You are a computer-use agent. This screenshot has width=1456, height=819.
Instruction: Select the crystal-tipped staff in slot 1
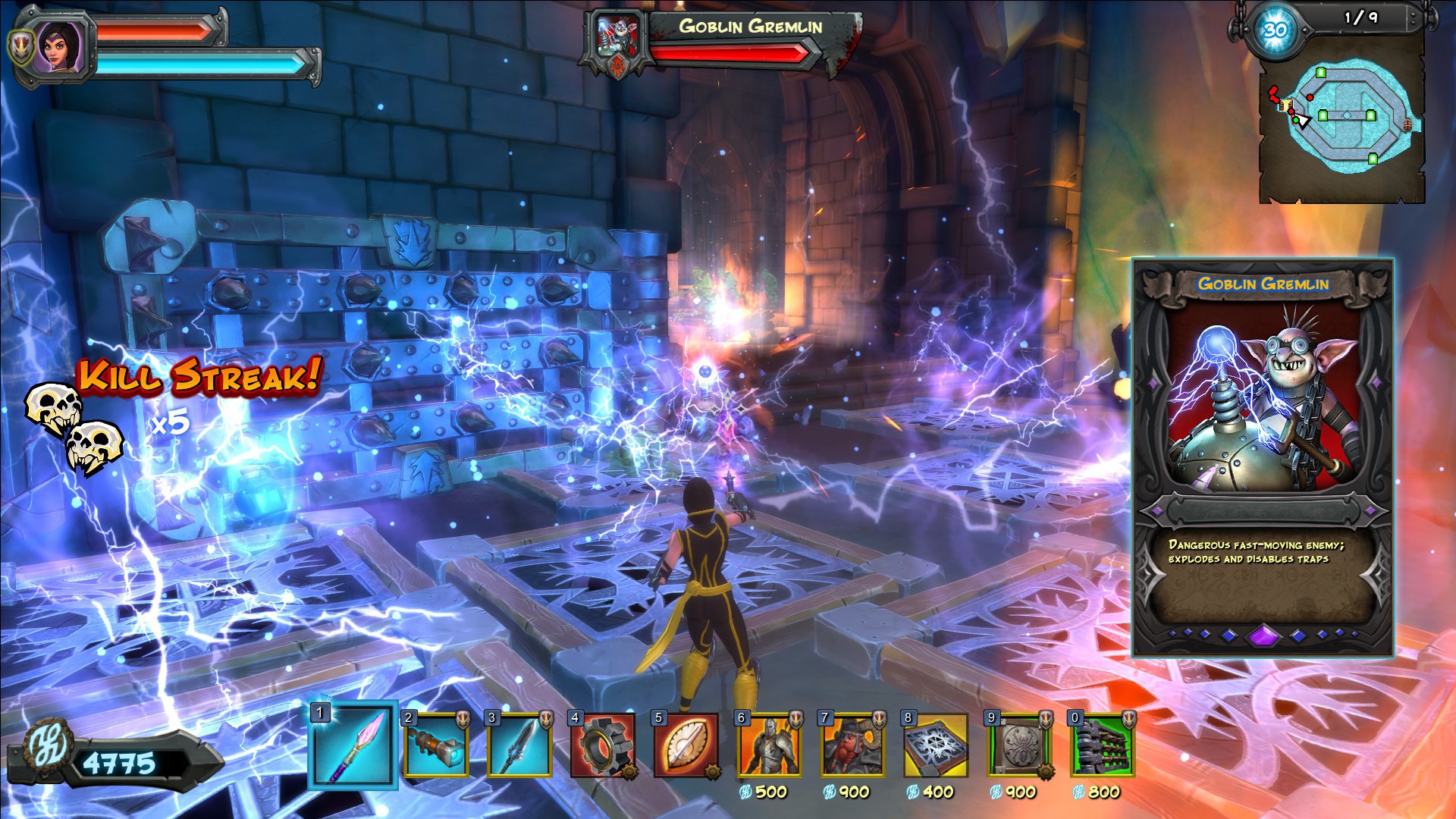click(x=353, y=745)
